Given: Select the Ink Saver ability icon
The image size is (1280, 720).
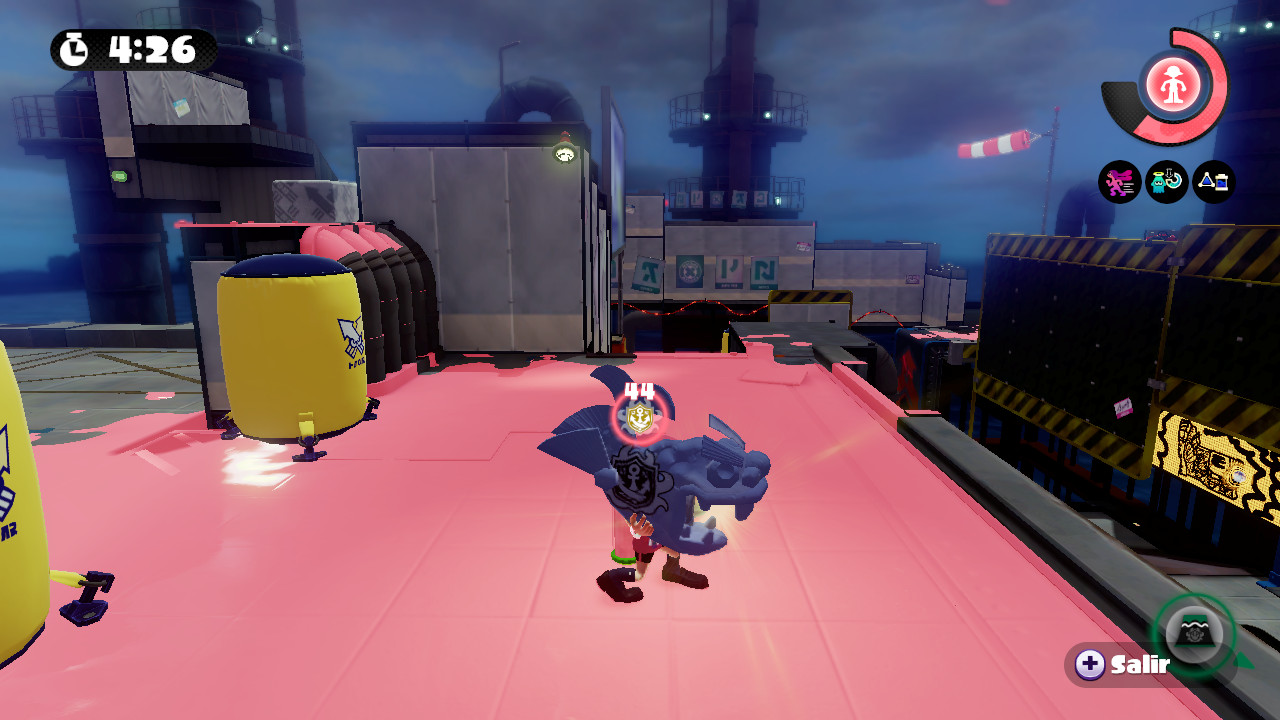Looking at the screenshot, I should [1213, 182].
